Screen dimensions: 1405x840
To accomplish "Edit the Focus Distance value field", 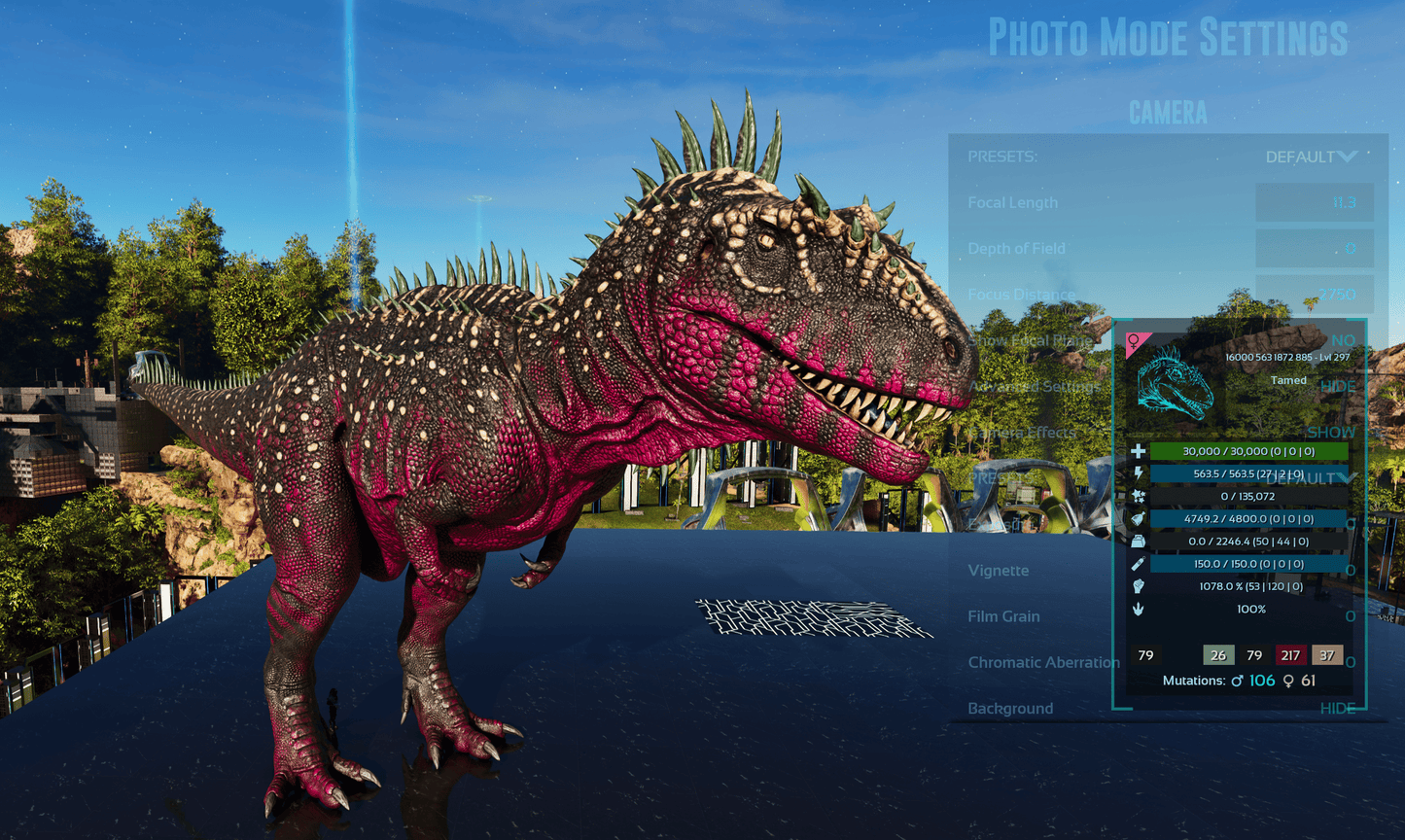I will (1315, 294).
